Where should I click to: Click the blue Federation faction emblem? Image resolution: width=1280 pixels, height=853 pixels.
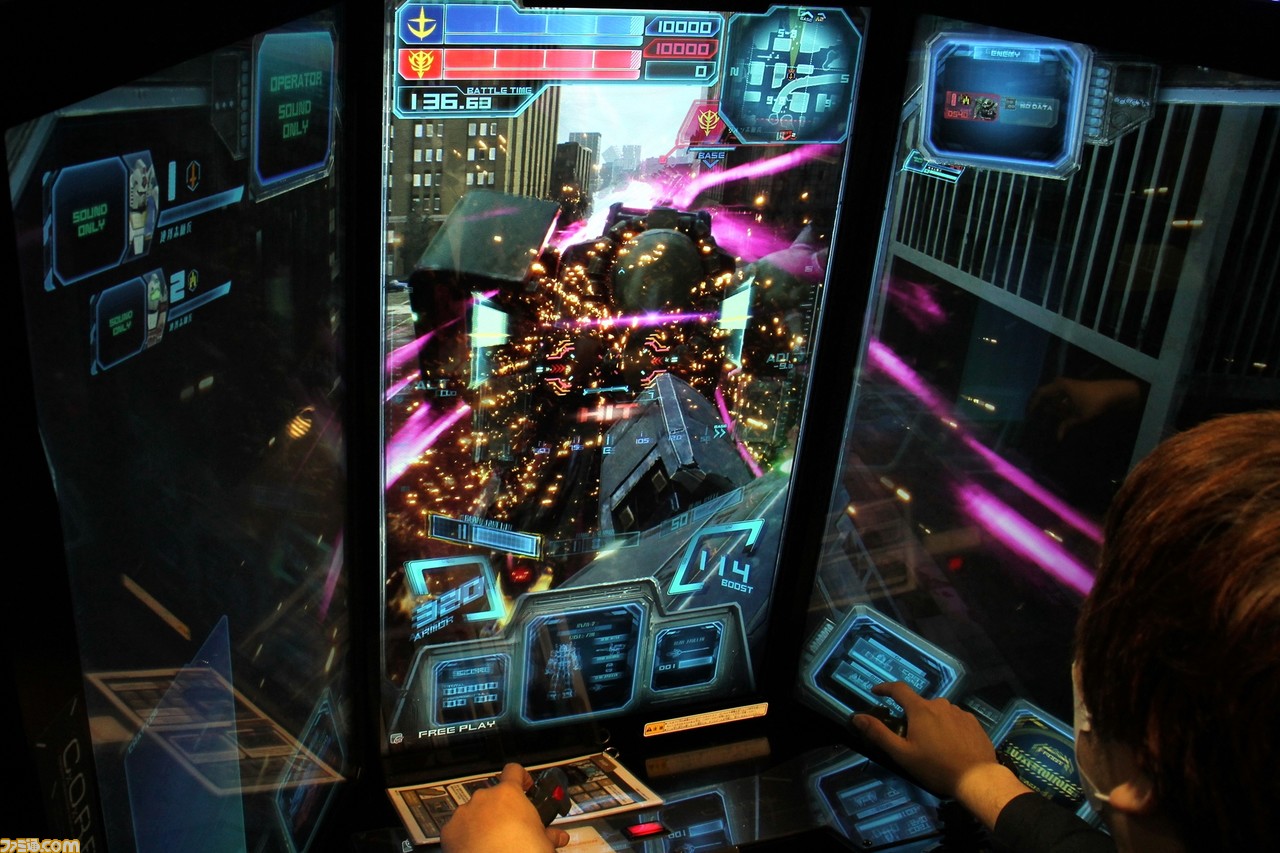(x=421, y=23)
